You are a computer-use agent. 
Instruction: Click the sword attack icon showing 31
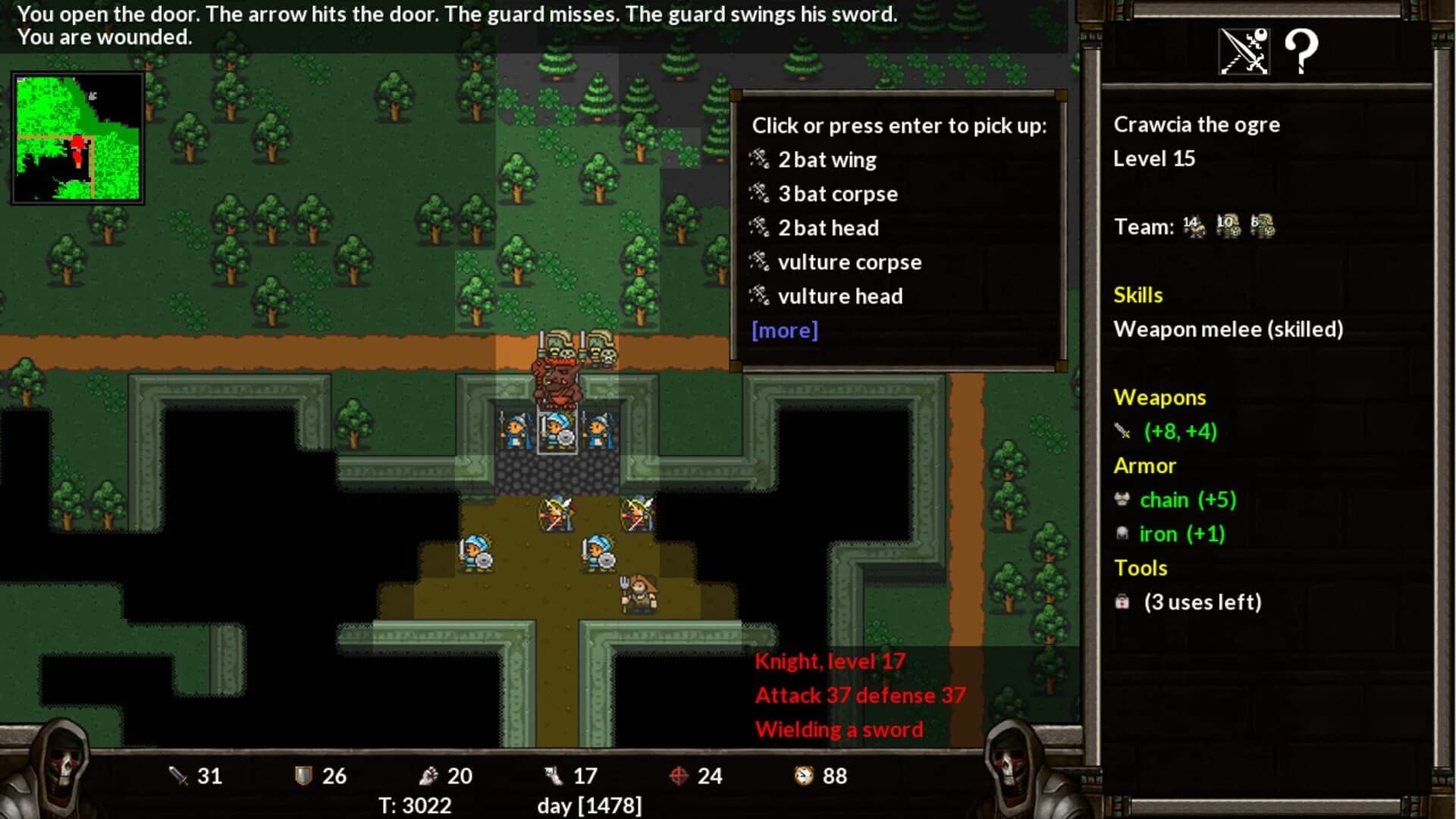tap(177, 776)
